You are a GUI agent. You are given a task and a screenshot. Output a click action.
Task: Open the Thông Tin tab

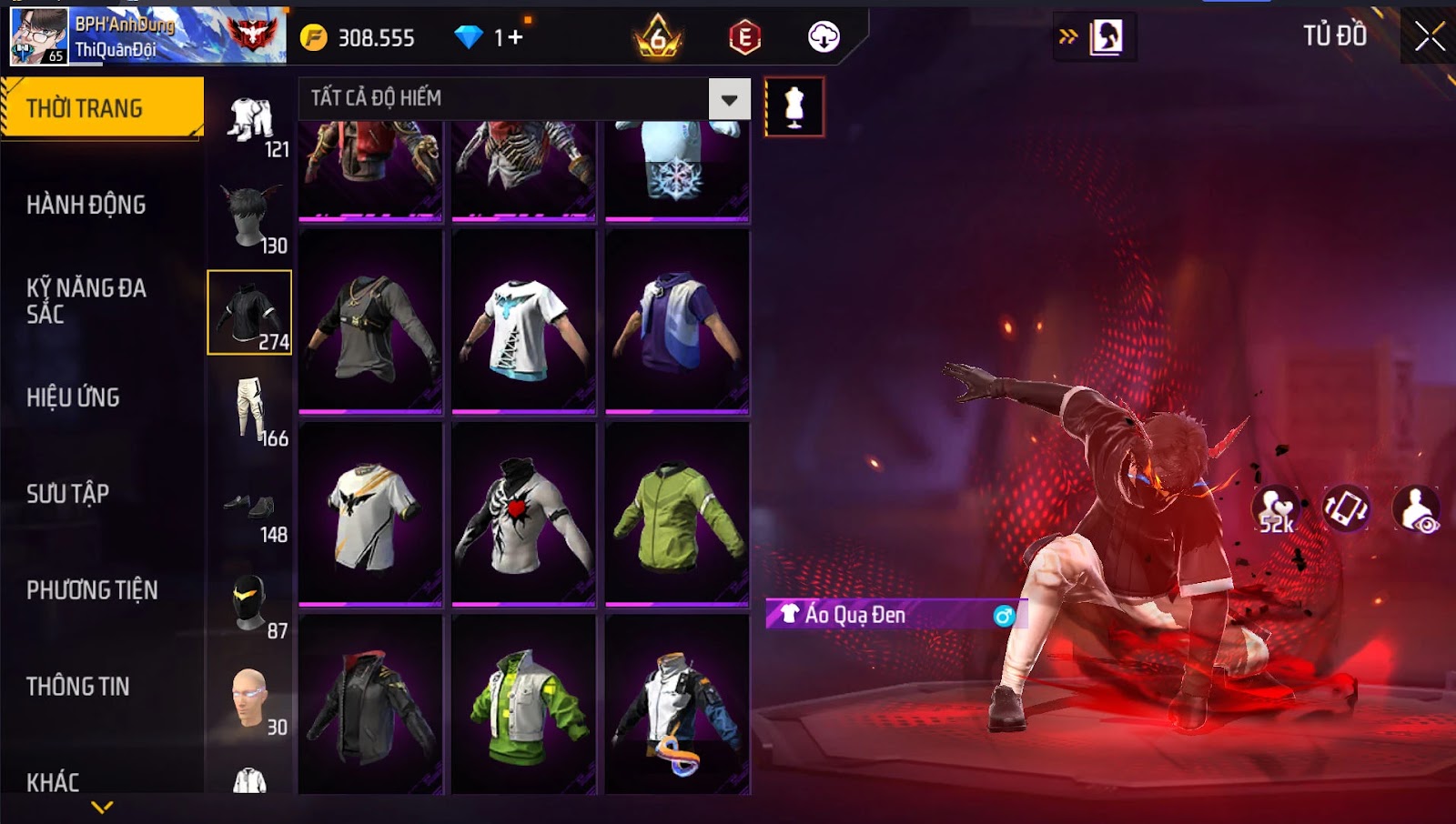pos(78,687)
